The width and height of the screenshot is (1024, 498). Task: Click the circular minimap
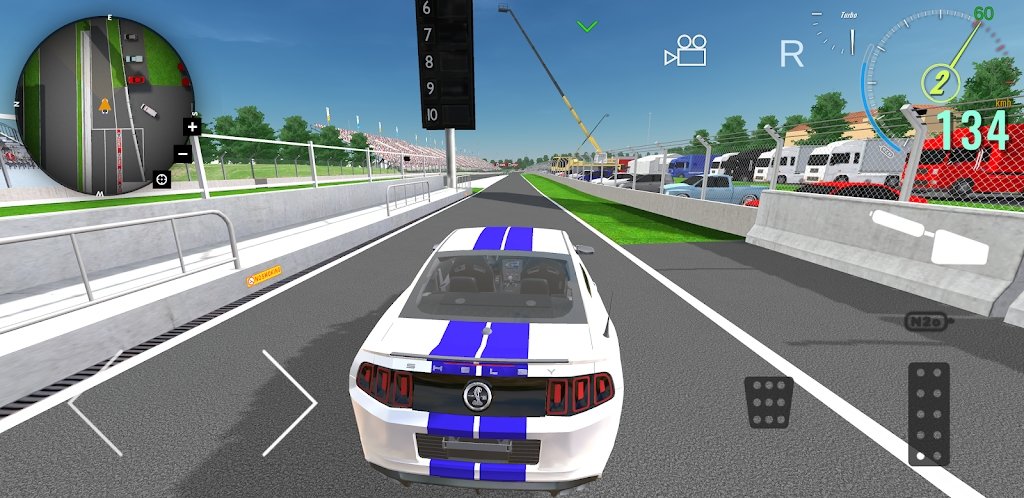[105, 105]
